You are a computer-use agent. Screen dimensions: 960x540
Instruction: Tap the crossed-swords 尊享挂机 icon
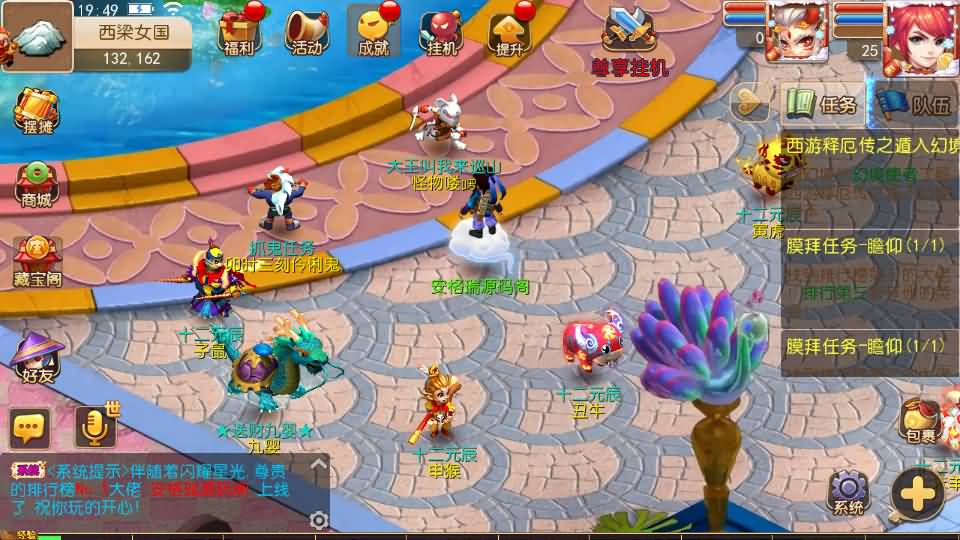click(628, 36)
